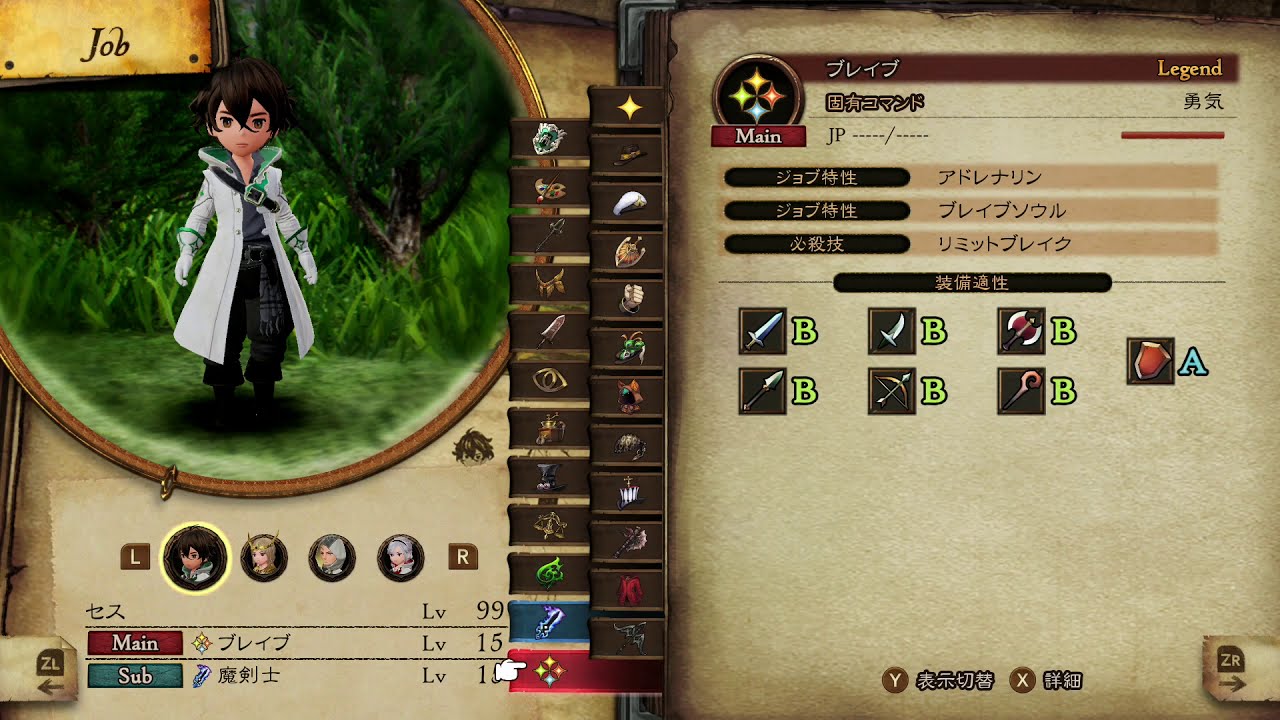Image resolution: width=1280 pixels, height=720 pixels.
Task: Pick the golden scales job tab
Action: [548, 524]
